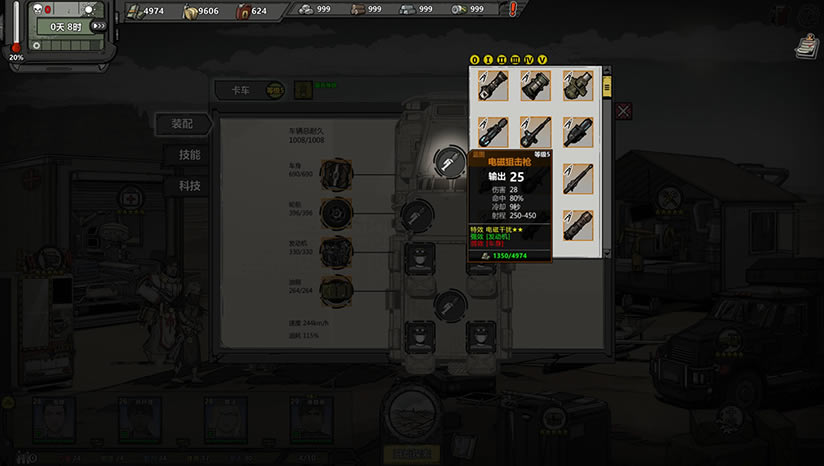Click the red exclamation alert icon
824x466 pixels.
coord(513,10)
